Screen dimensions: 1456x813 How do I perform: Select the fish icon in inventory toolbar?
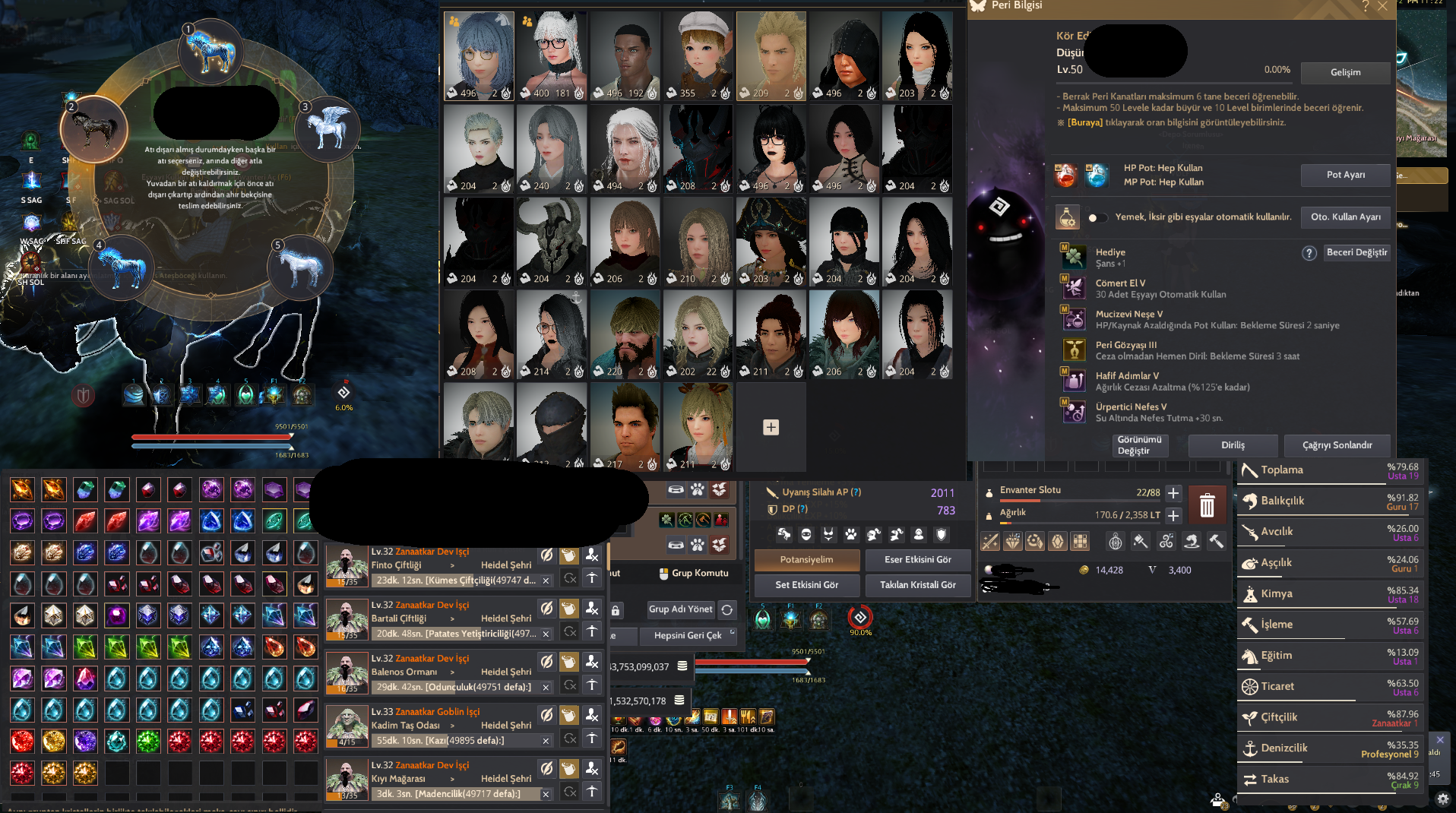[x=1190, y=541]
